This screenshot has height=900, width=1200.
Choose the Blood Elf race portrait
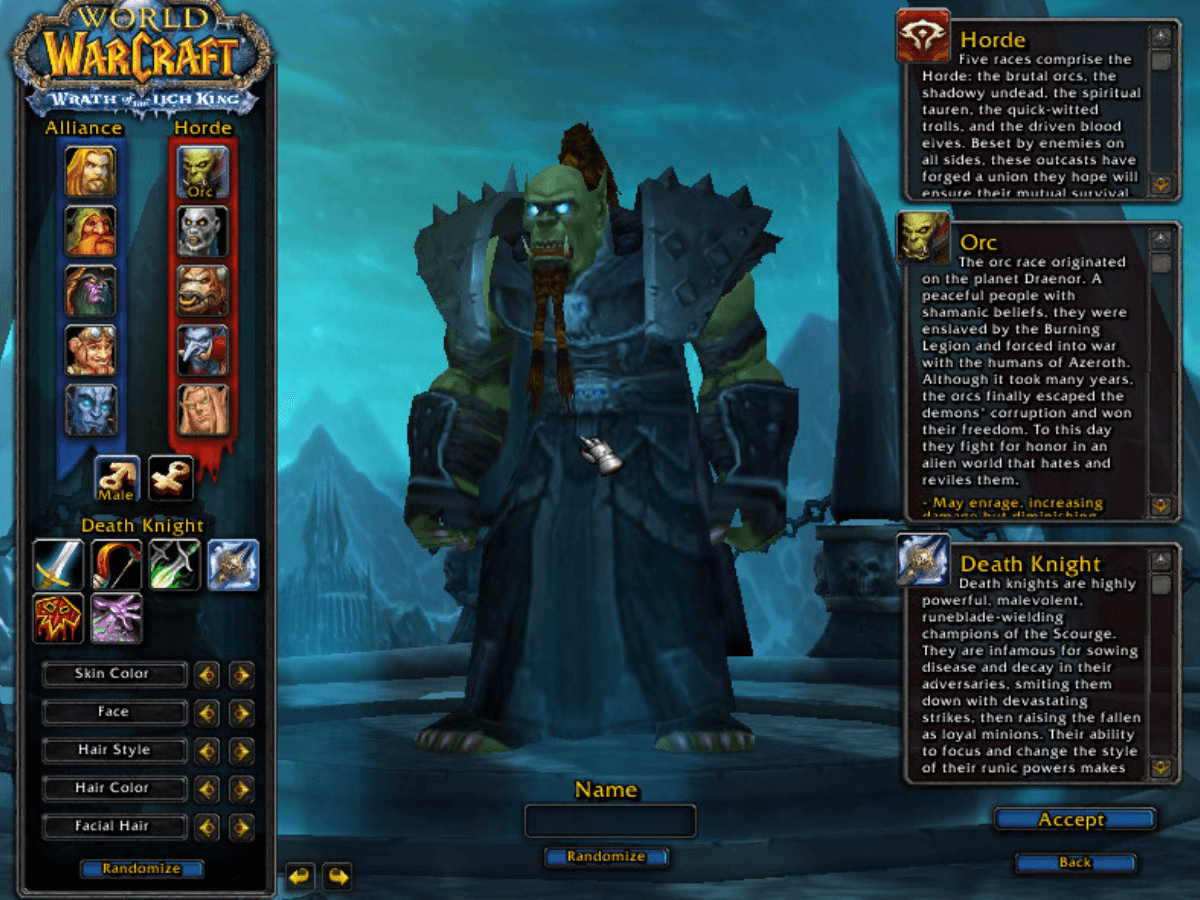tap(203, 410)
